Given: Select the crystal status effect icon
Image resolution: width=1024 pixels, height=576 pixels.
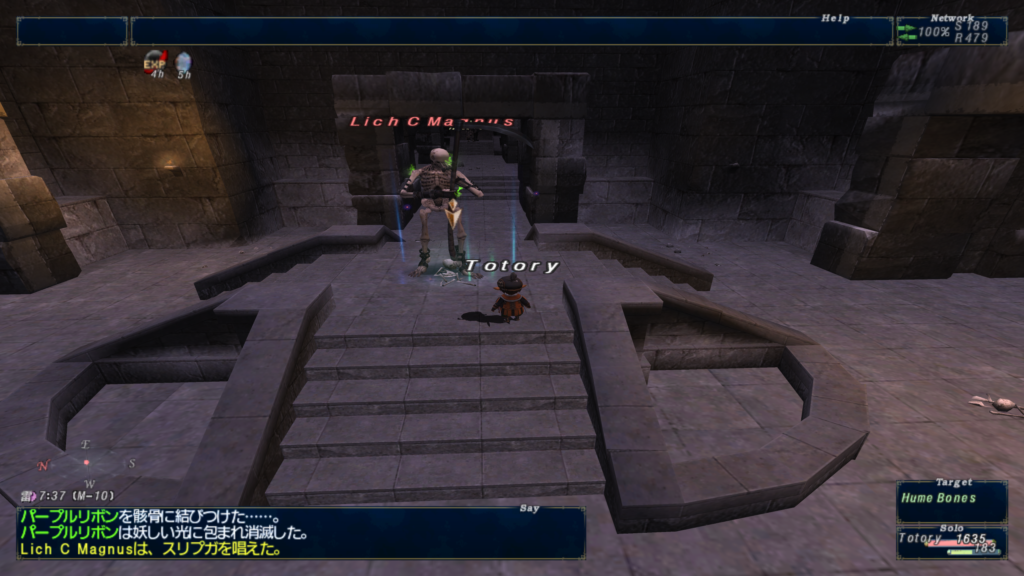Looking at the screenshot, I should tap(183, 63).
